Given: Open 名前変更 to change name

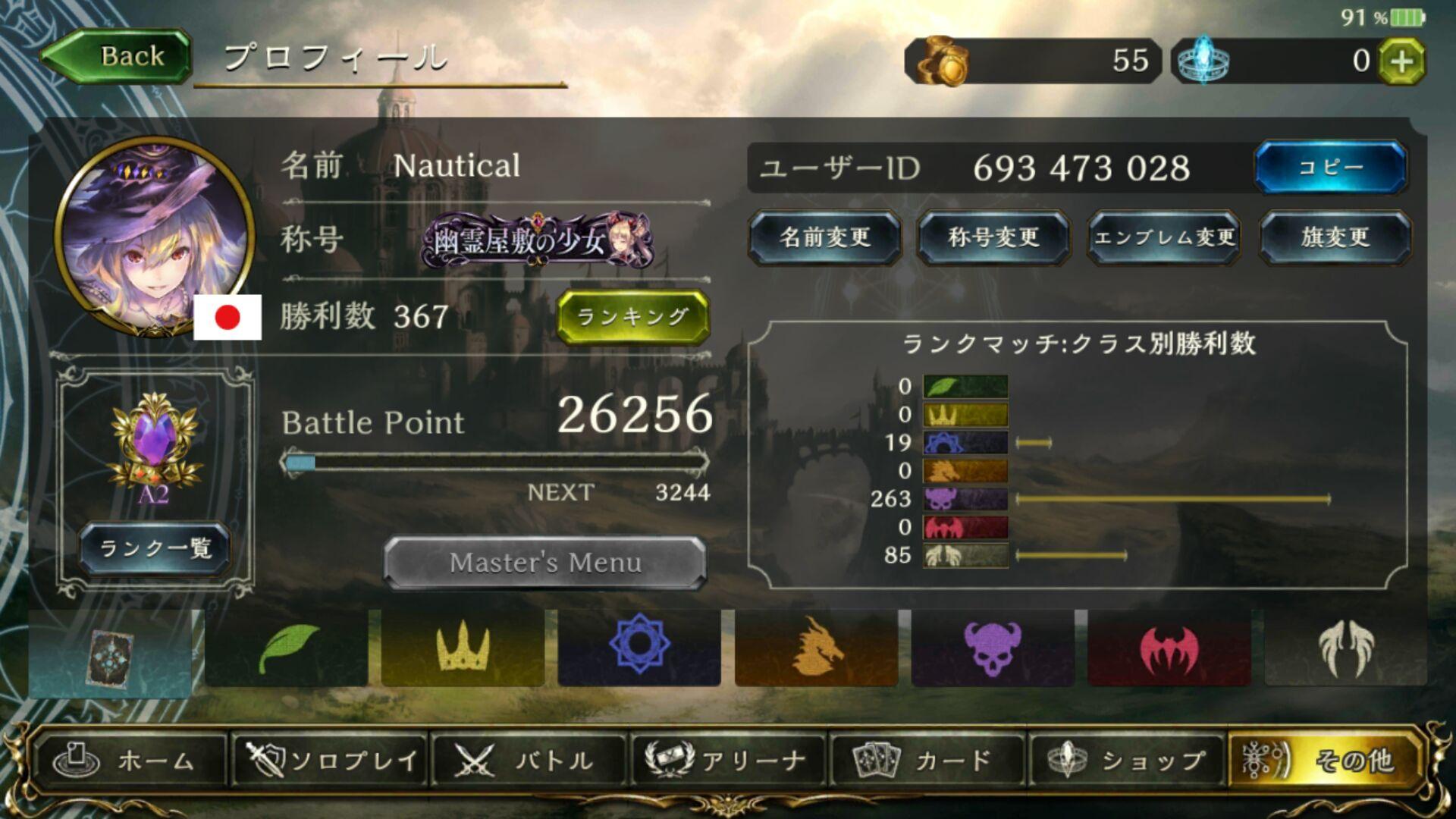Looking at the screenshot, I should coord(825,237).
